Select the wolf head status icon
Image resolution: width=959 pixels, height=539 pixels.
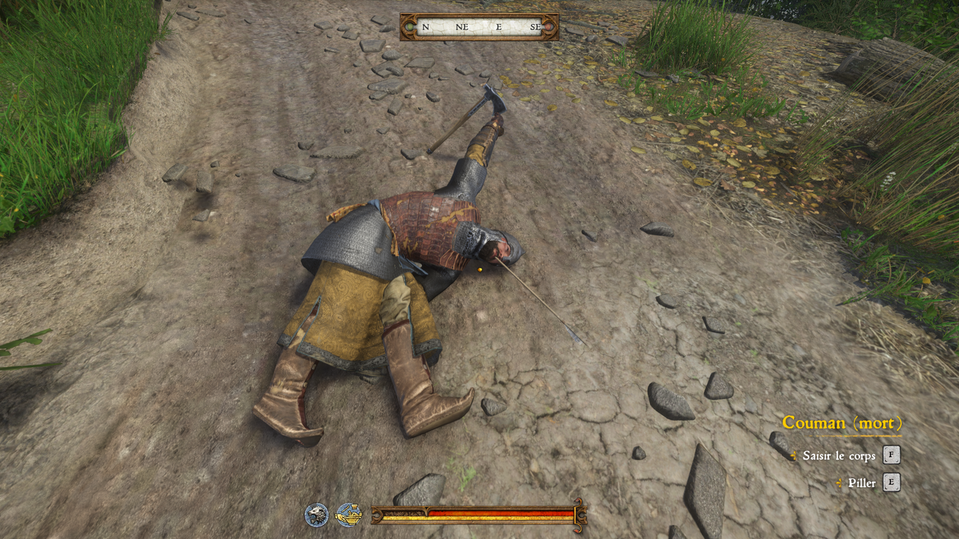(317, 514)
